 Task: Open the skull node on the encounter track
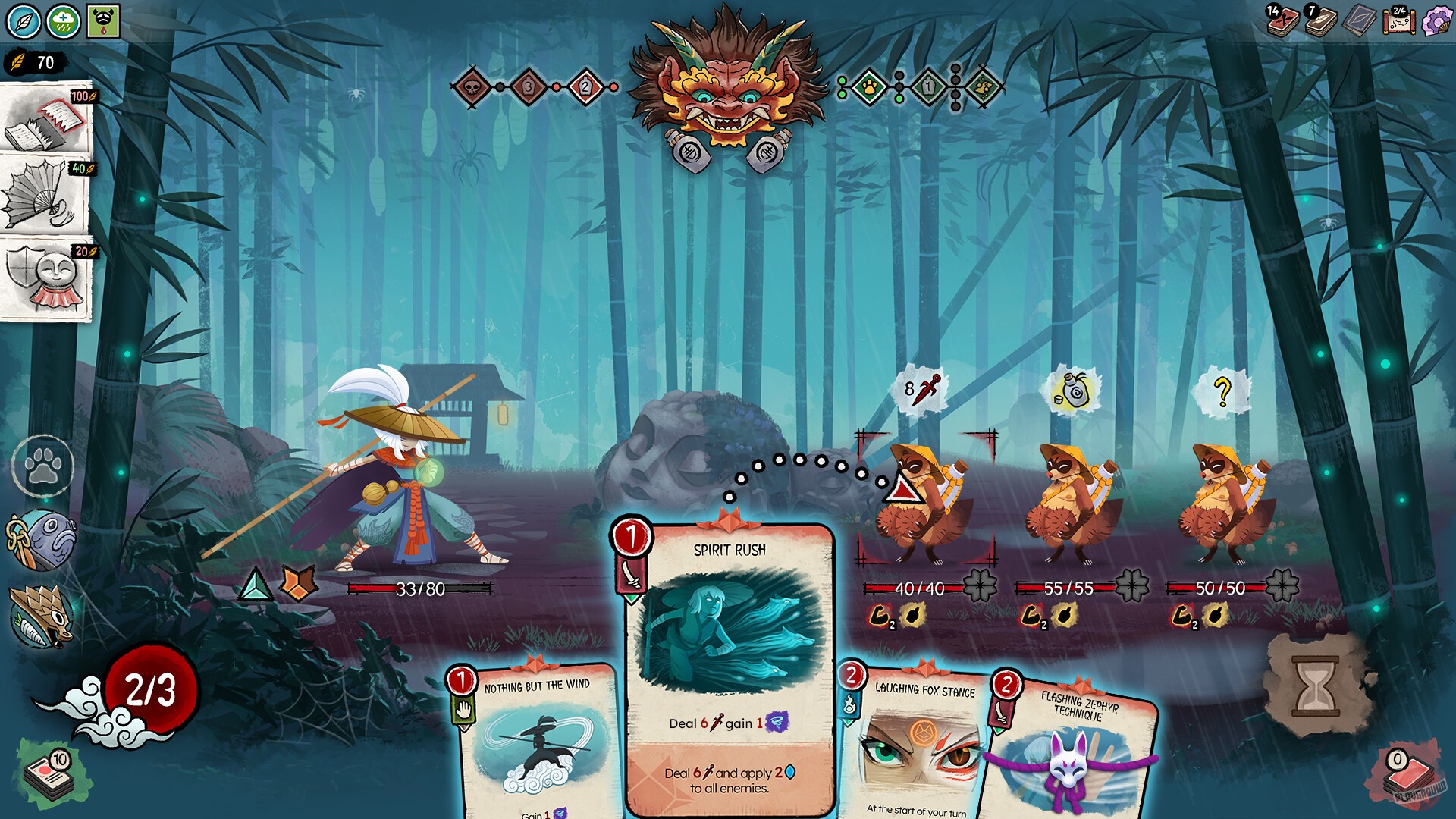click(x=472, y=86)
